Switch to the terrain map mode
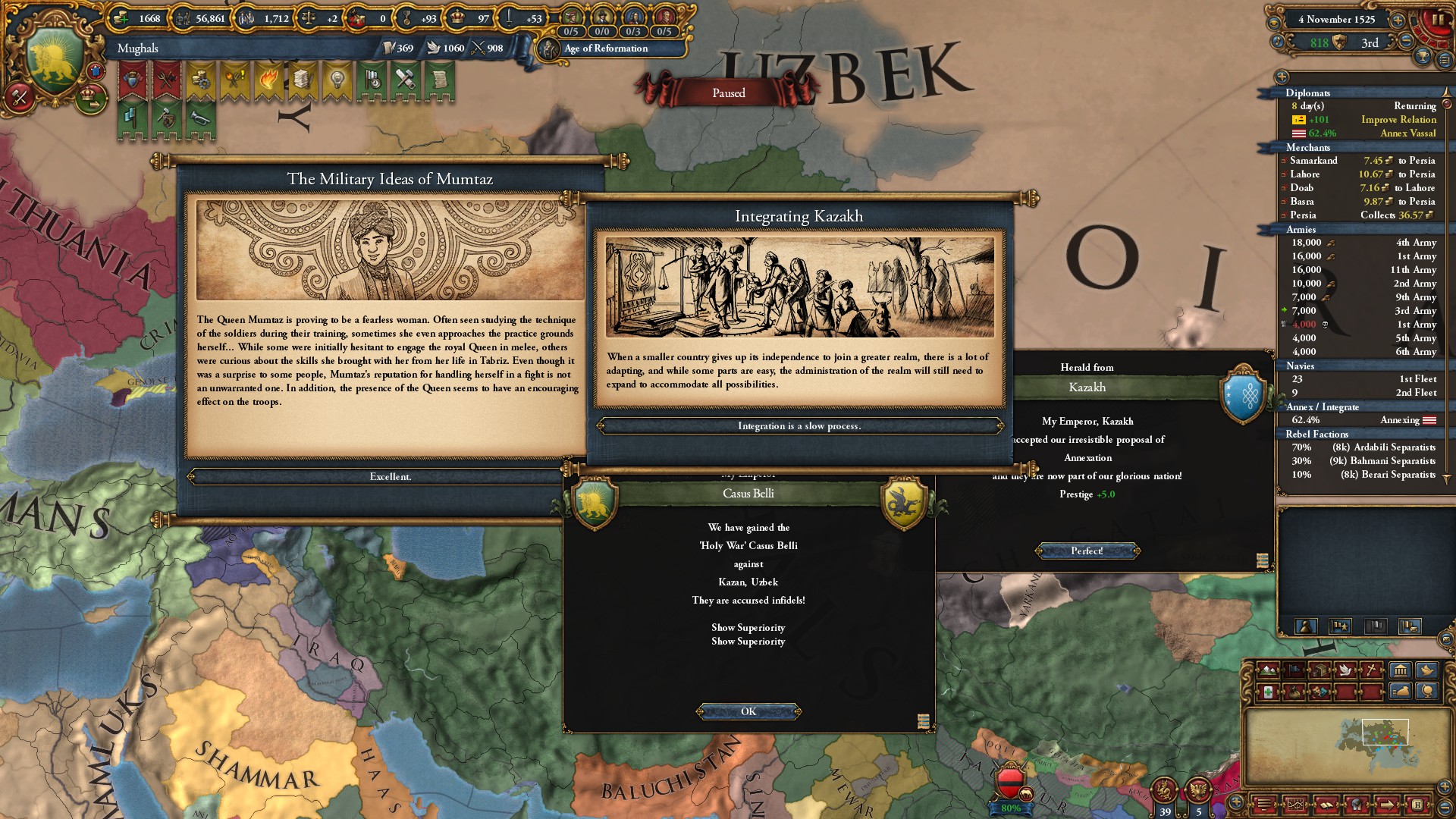This screenshot has width=1456, height=819. tap(1268, 670)
